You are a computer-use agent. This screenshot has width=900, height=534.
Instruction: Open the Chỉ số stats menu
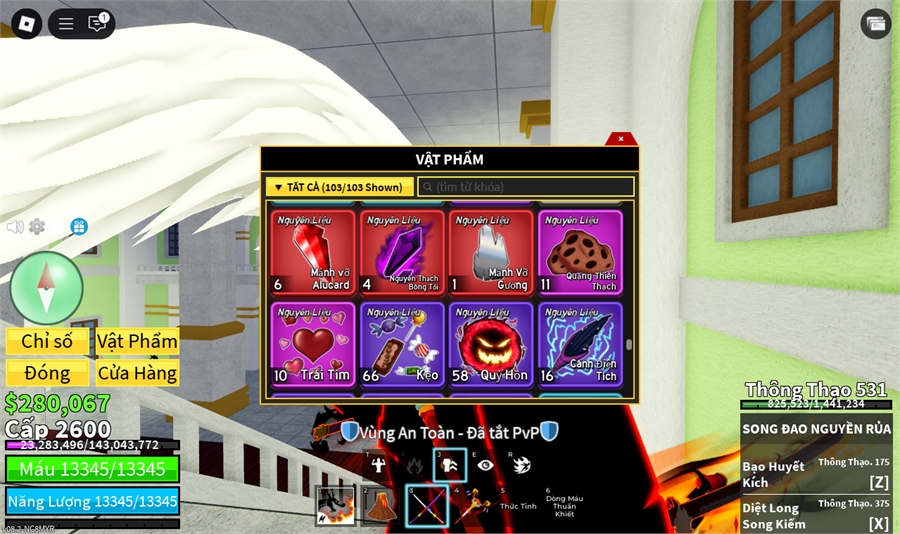[47, 341]
